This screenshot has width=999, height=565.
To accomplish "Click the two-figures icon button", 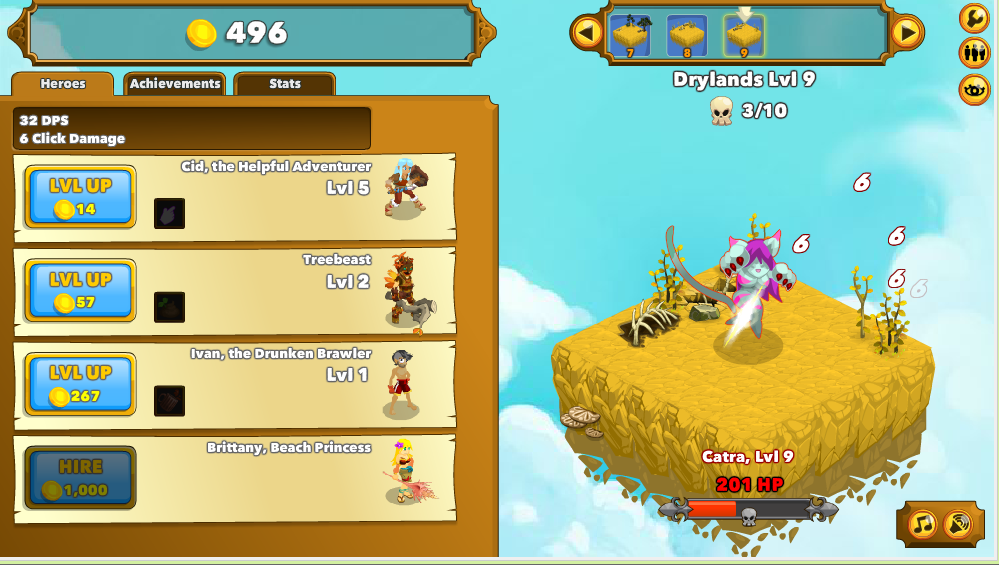I will pyautogui.click(x=974, y=53).
